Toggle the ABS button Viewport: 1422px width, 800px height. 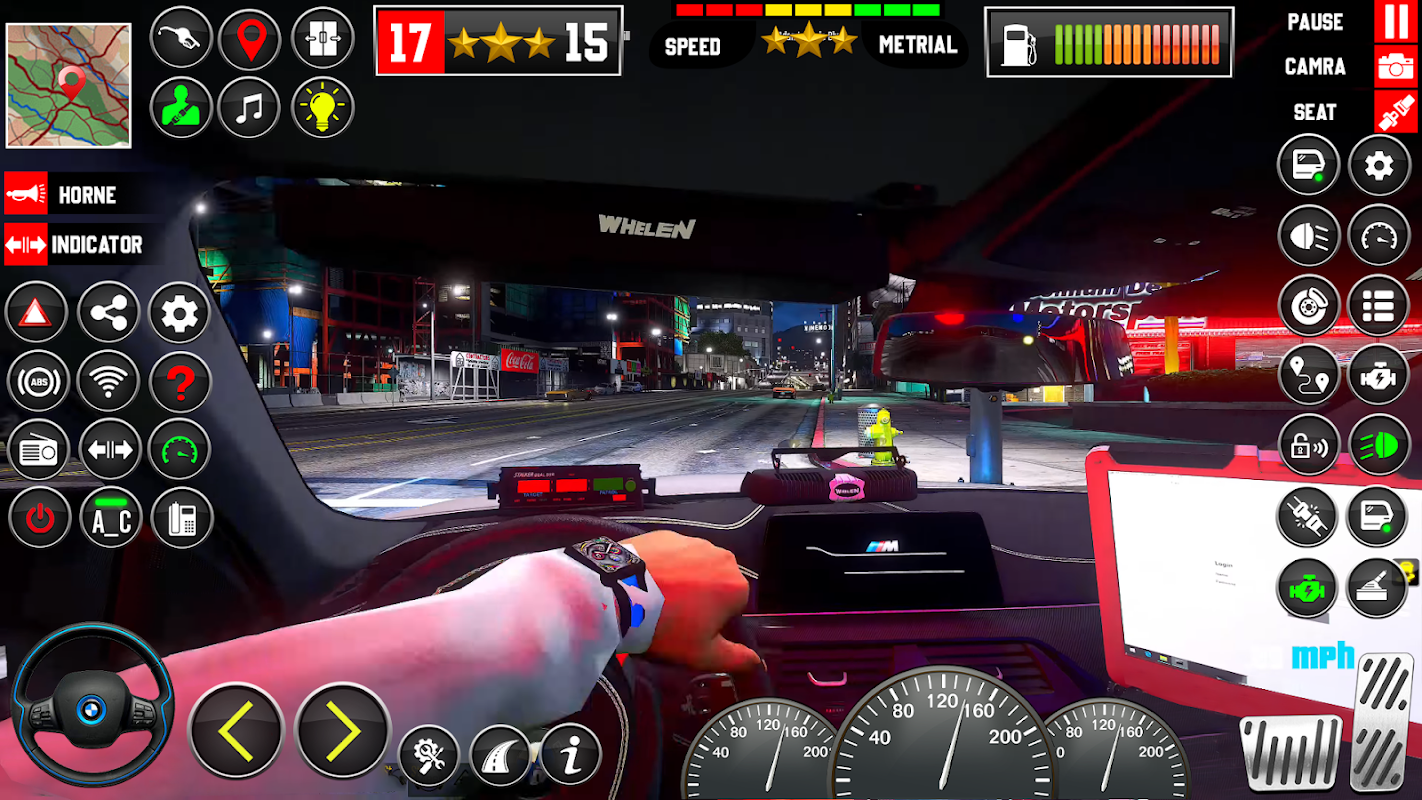(x=38, y=381)
